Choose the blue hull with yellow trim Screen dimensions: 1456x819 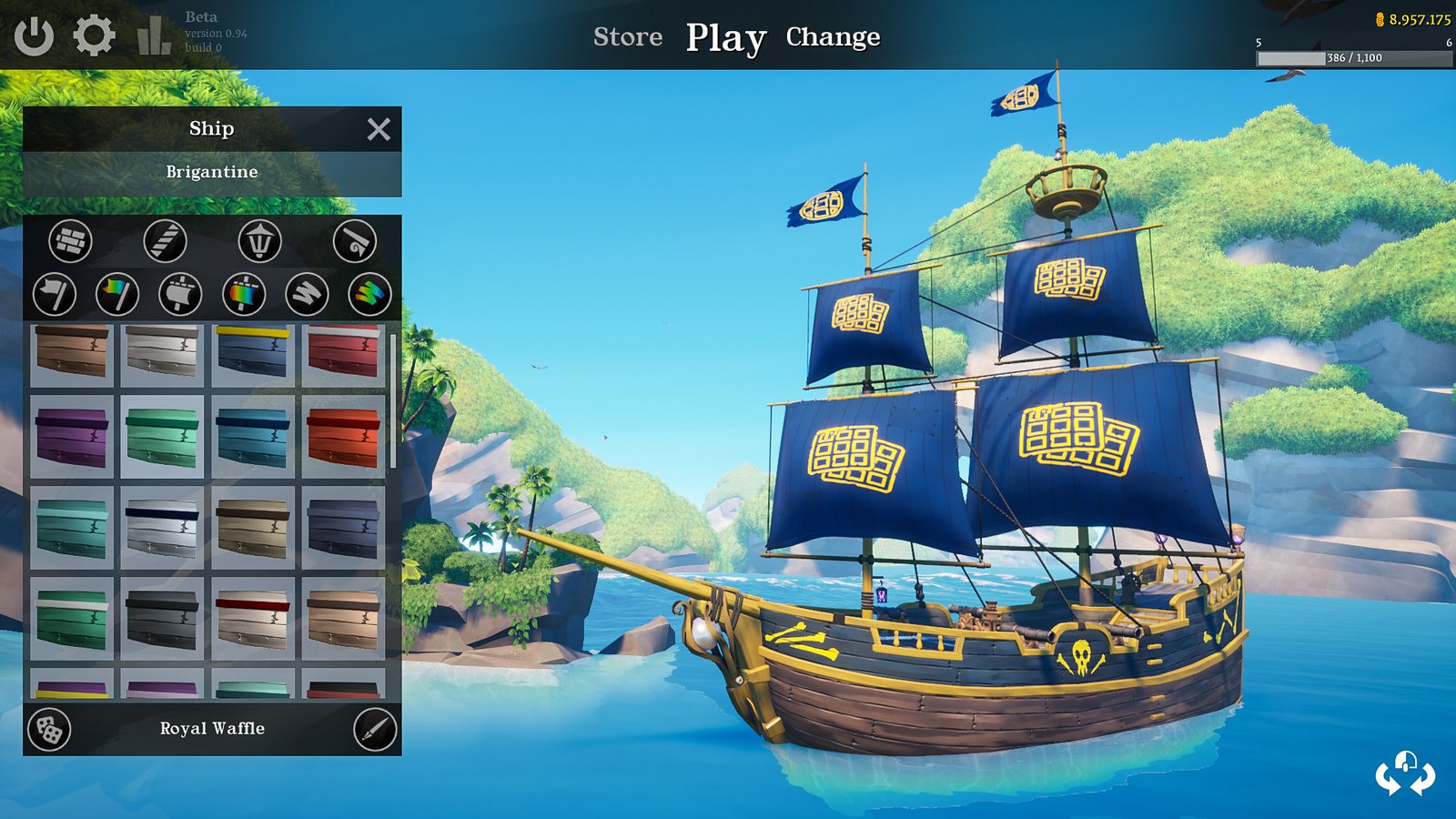(x=253, y=351)
